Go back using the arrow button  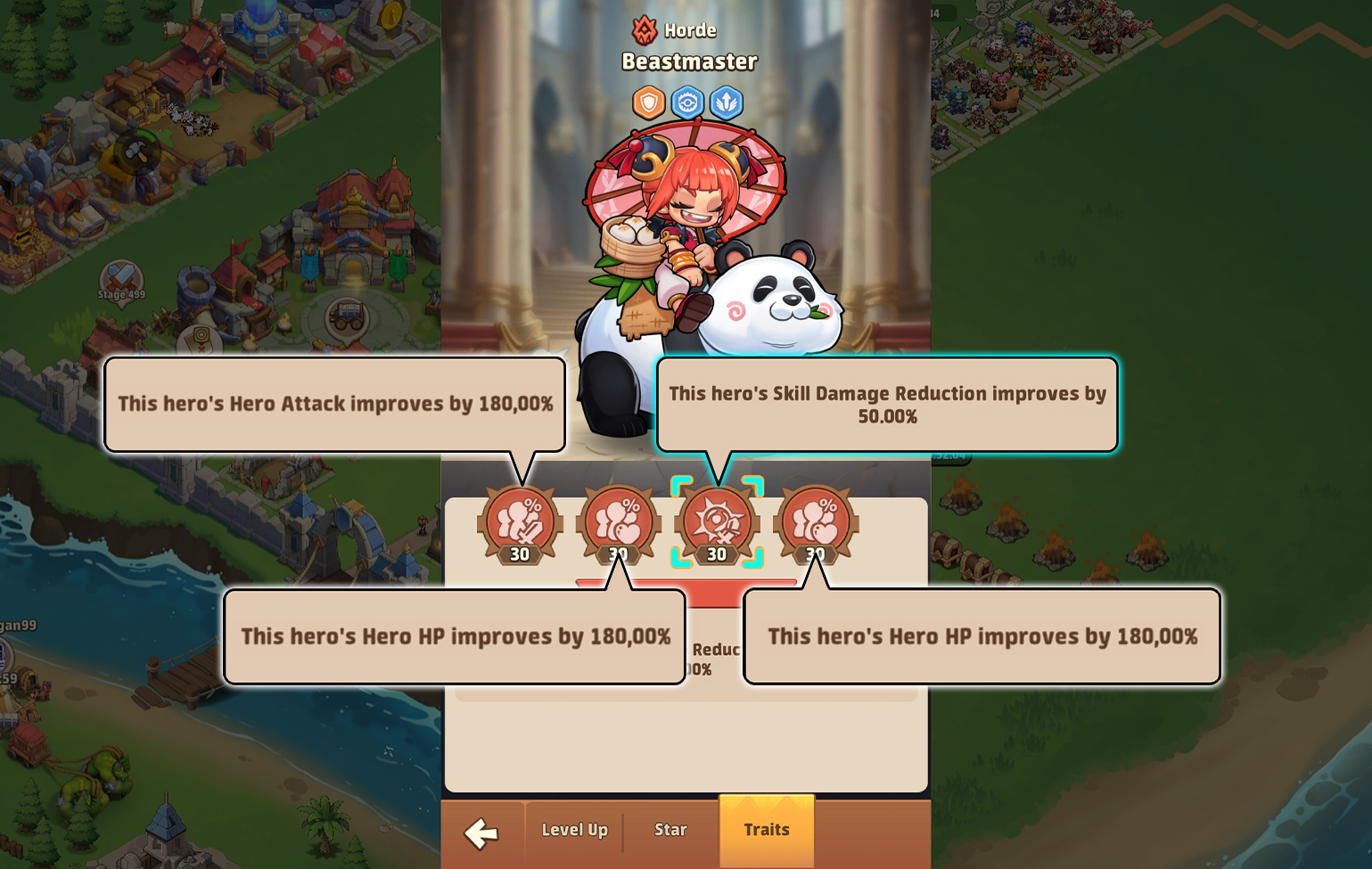click(482, 833)
